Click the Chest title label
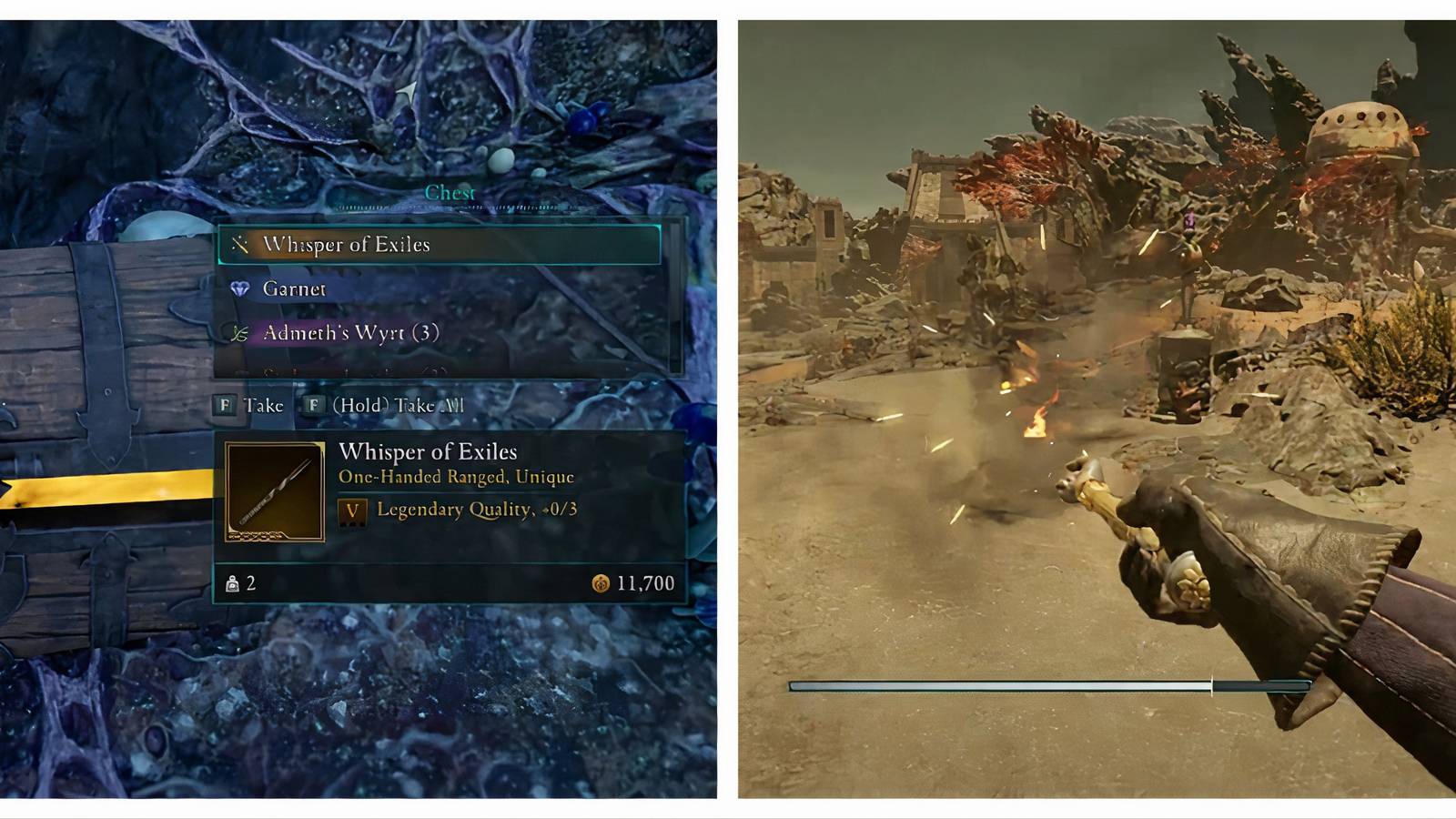 (x=451, y=192)
